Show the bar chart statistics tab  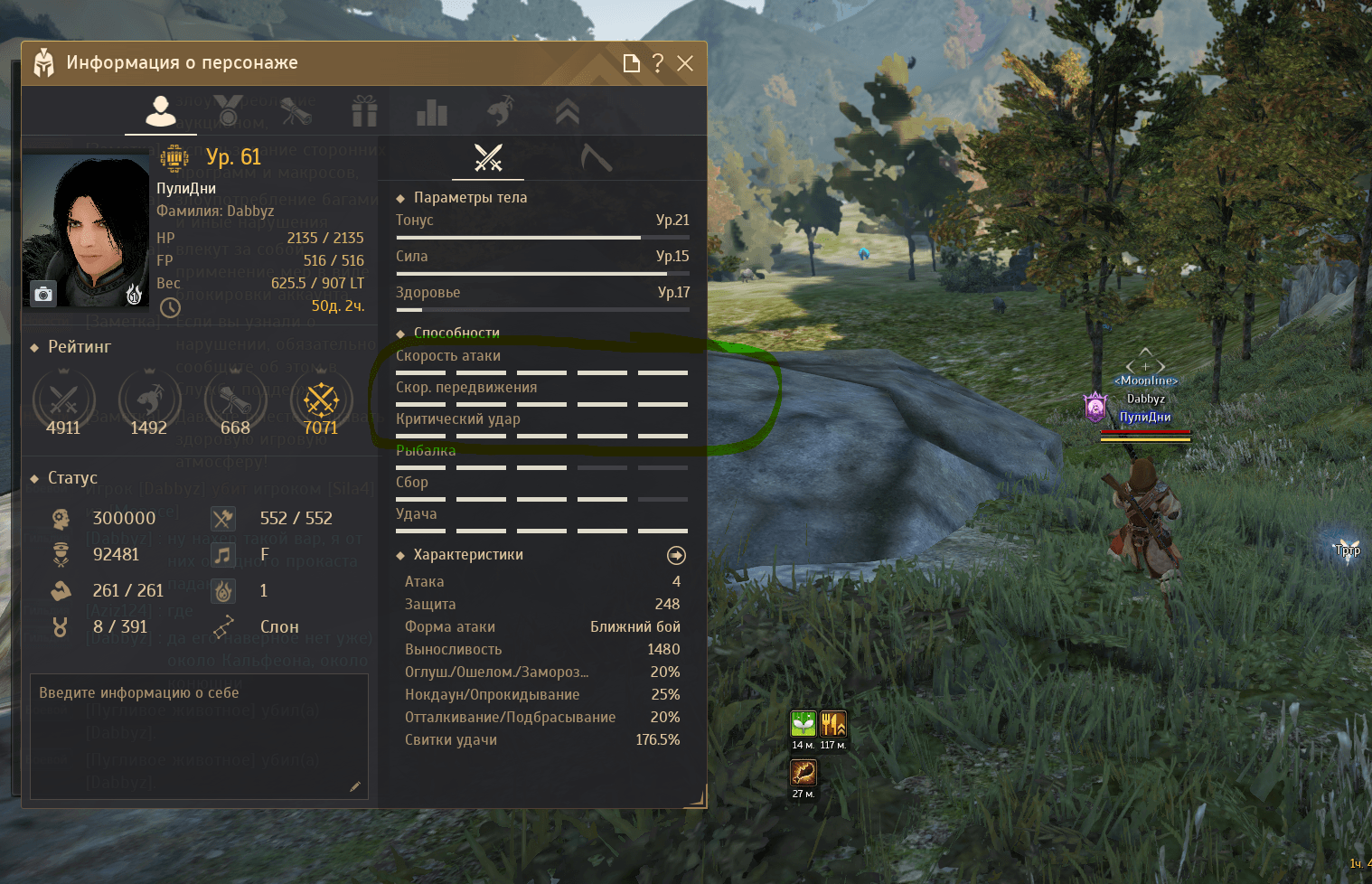[x=432, y=113]
